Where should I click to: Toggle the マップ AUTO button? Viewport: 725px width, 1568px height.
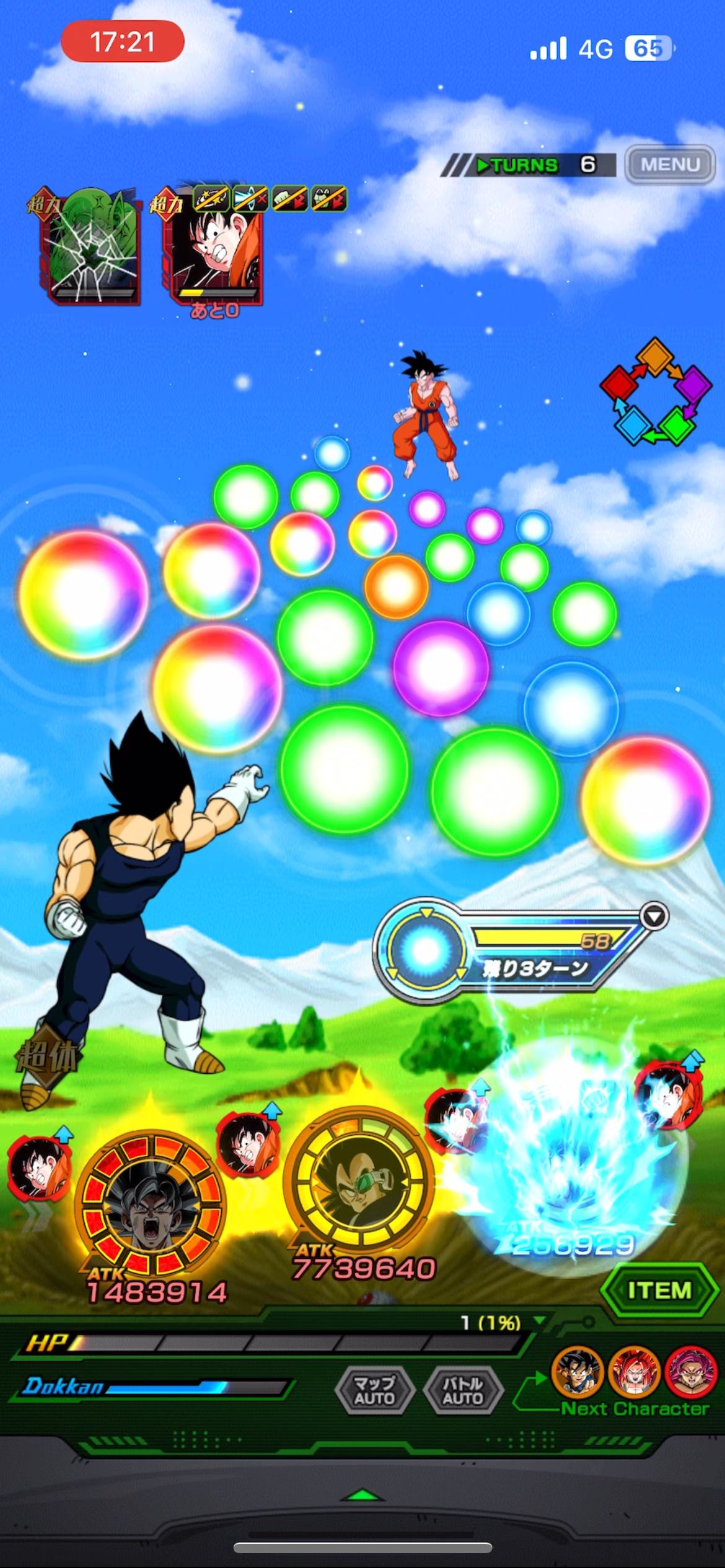coord(374,1390)
